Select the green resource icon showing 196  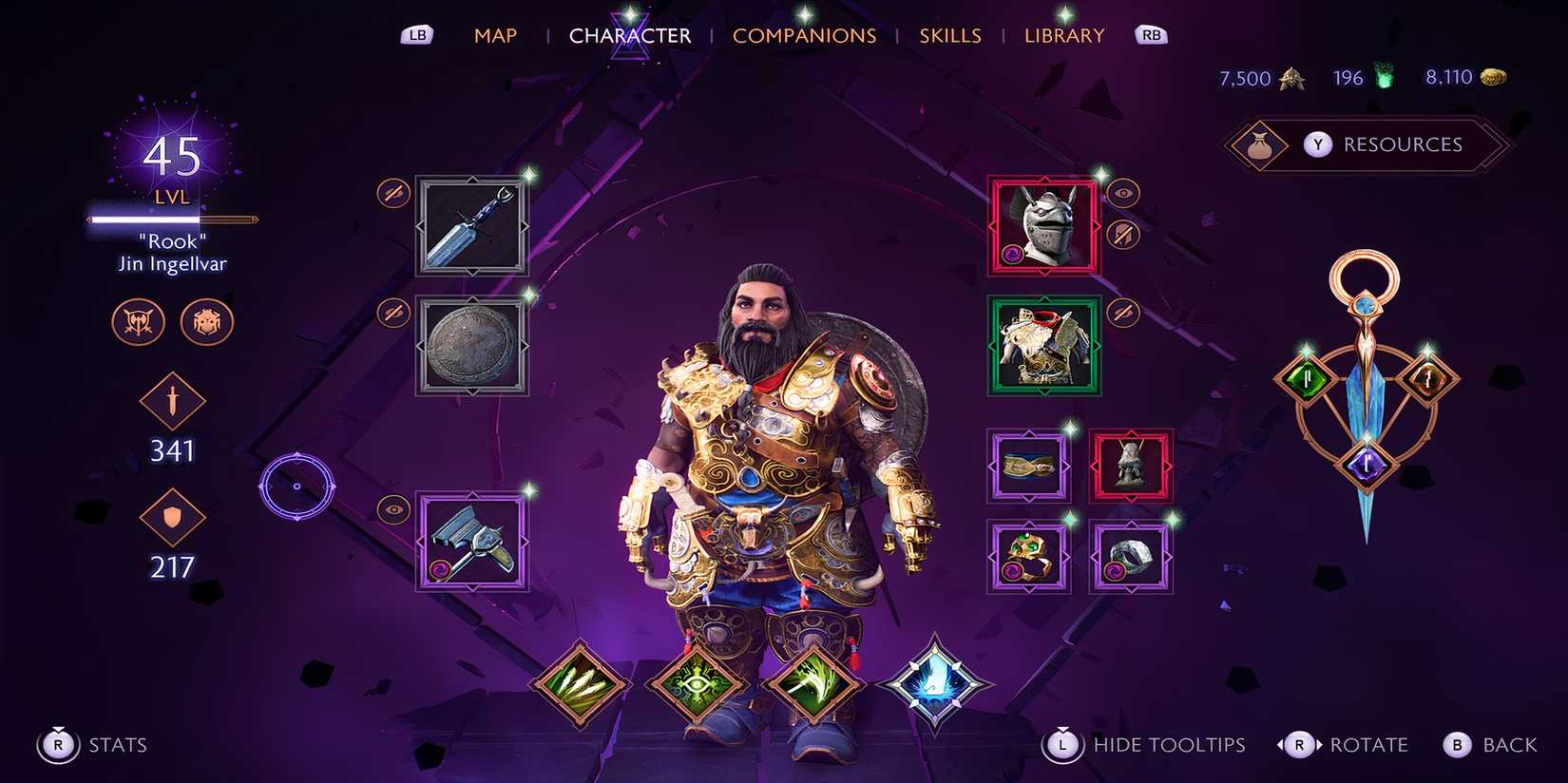tap(1381, 76)
